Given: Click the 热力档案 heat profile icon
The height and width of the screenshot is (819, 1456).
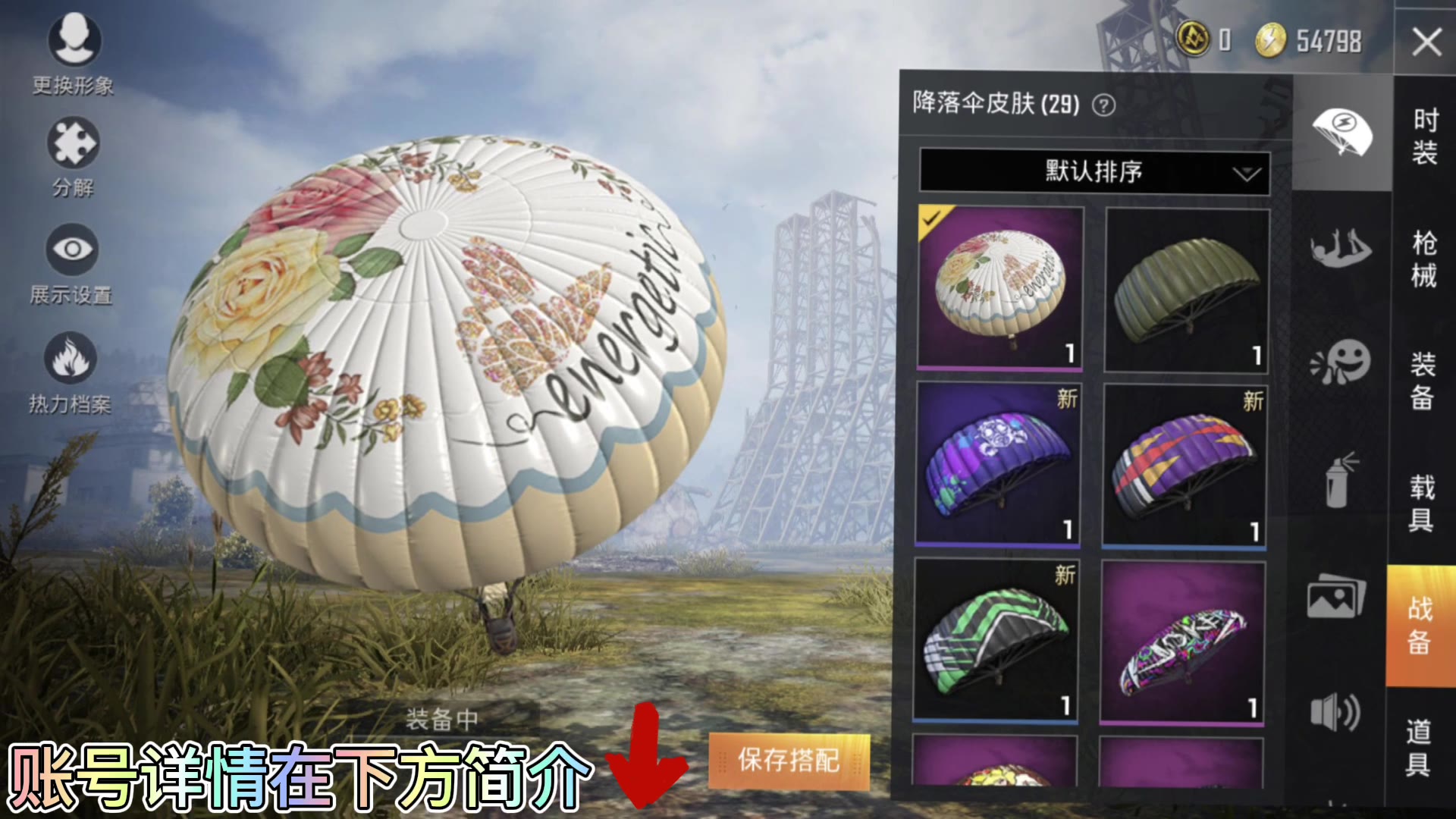Looking at the screenshot, I should tap(72, 356).
